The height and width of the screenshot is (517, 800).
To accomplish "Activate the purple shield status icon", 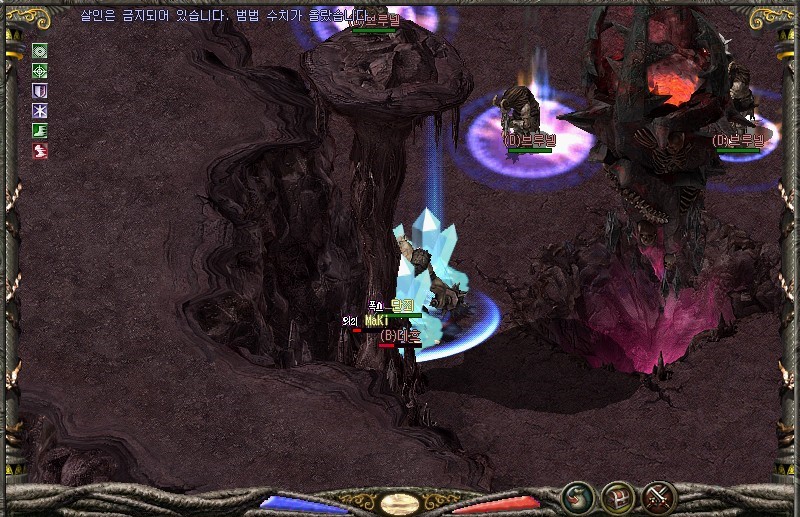I will coord(40,91).
